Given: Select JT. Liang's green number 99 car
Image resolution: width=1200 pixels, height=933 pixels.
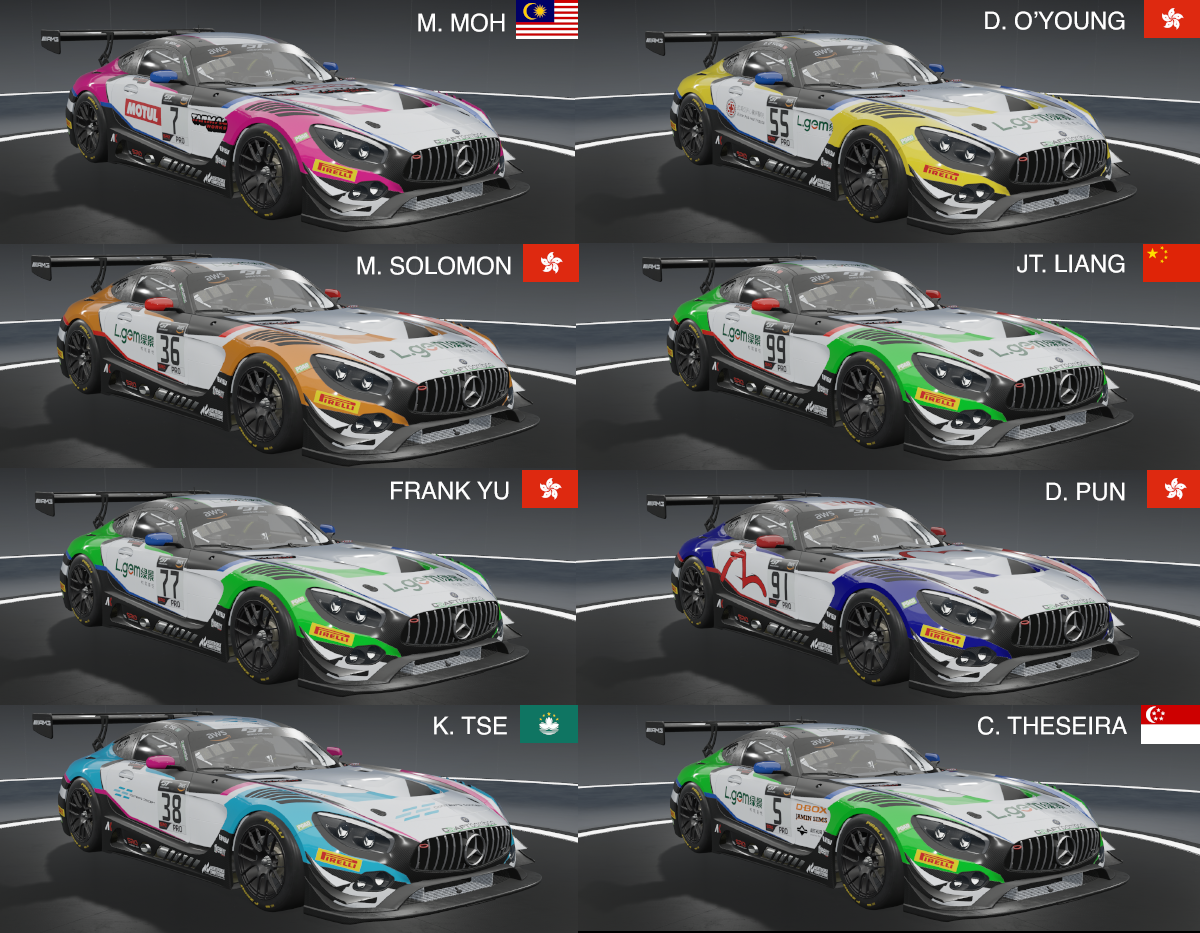Looking at the screenshot, I should tap(890, 360).
